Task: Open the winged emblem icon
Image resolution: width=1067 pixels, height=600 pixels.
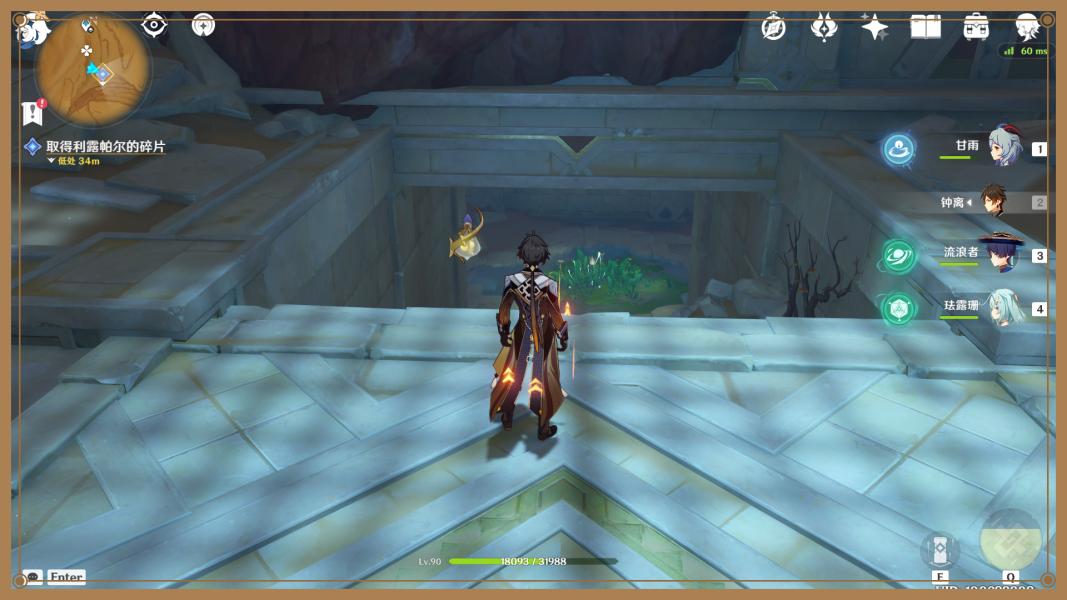Action: 824,28
